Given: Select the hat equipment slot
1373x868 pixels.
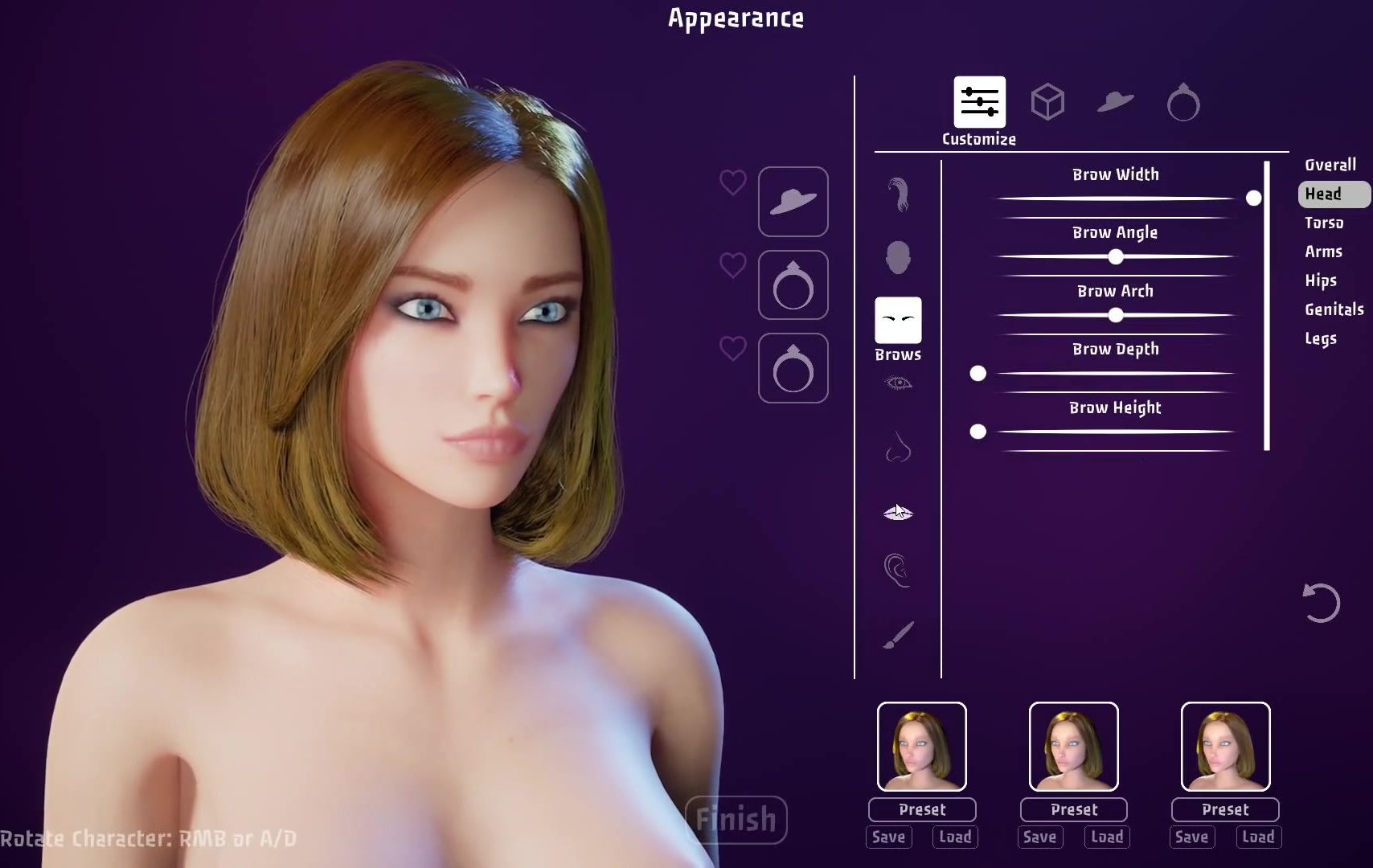Looking at the screenshot, I should (x=793, y=202).
